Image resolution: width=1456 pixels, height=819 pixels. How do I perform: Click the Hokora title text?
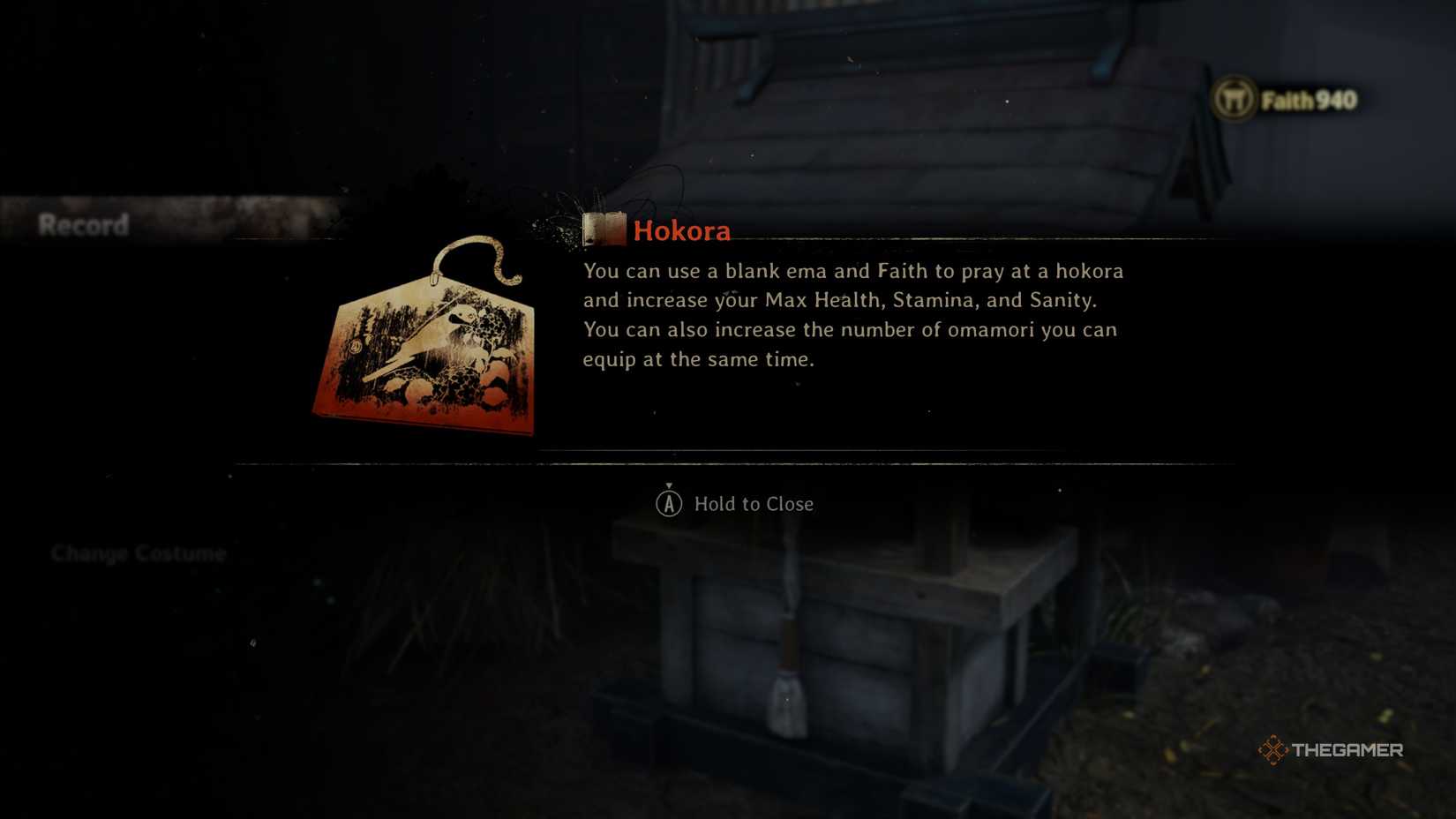tap(681, 230)
